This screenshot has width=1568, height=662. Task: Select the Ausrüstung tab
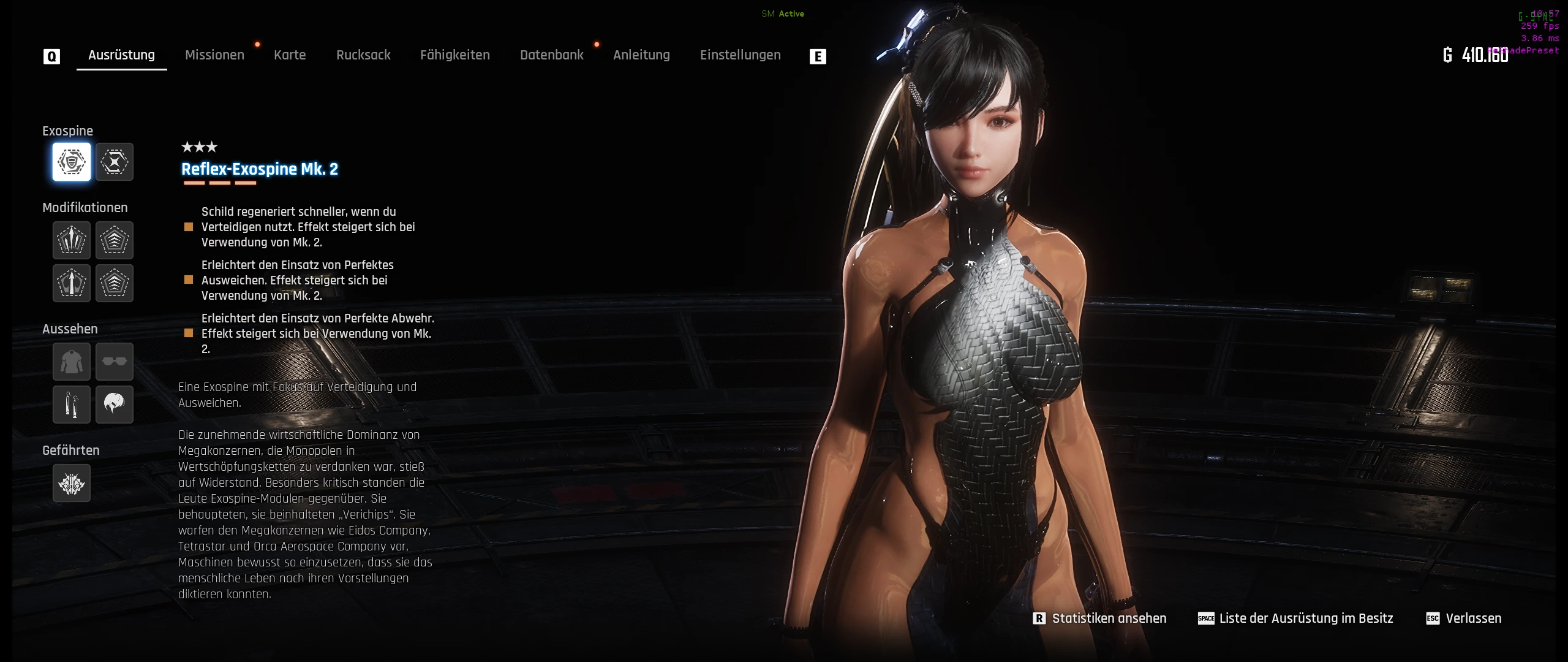pos(121,55)
